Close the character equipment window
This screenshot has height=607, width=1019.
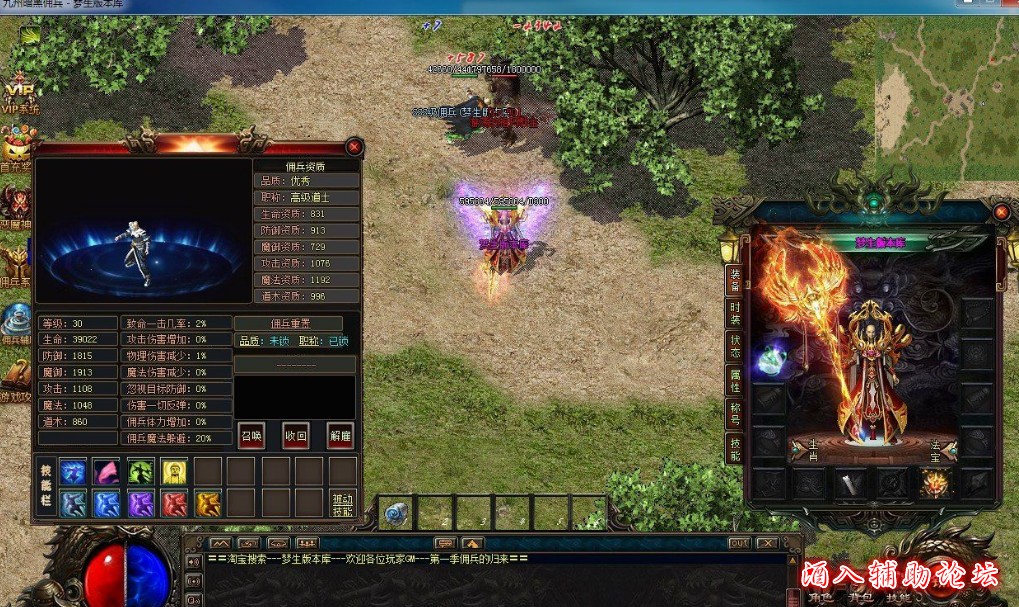[1001, 212]
